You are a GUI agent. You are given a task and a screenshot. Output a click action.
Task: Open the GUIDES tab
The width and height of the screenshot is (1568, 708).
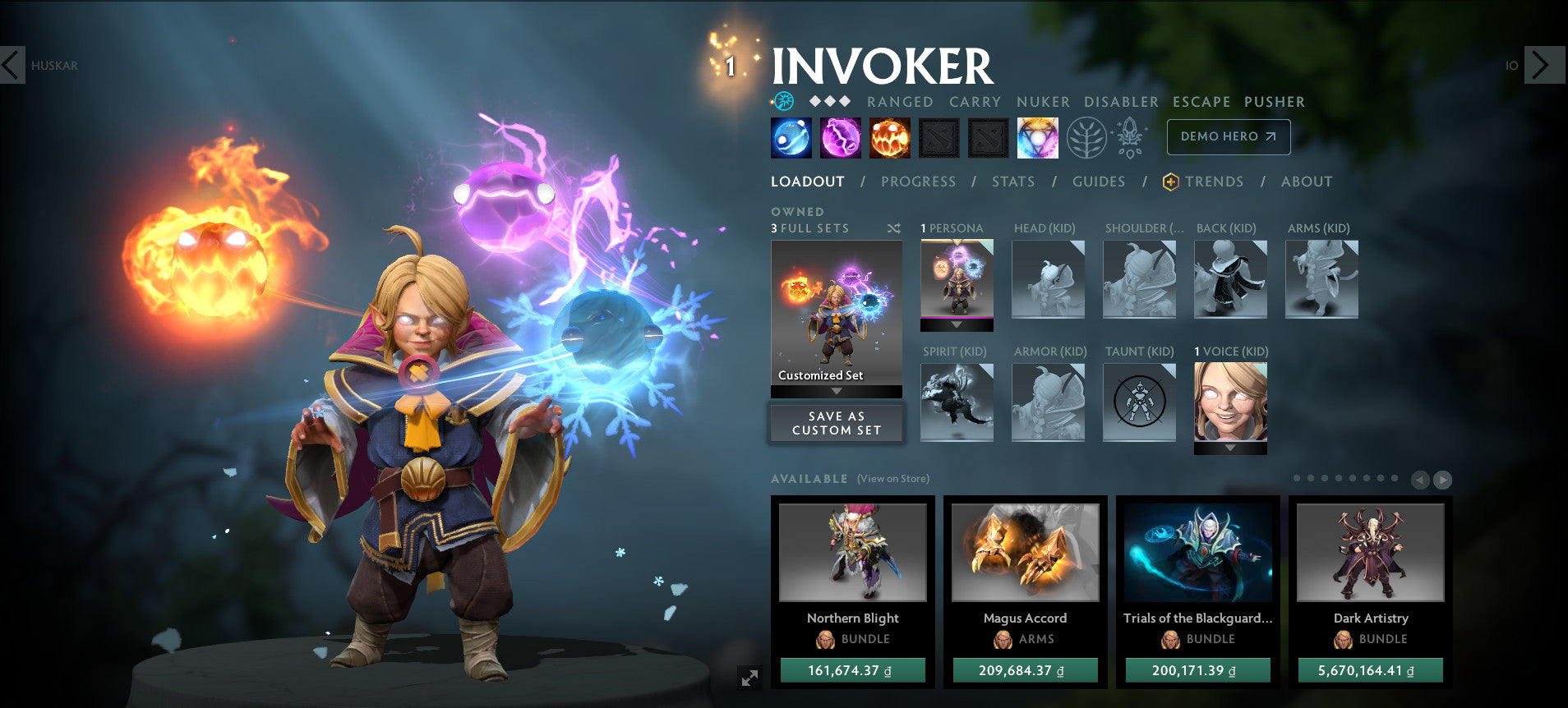[1099, 182]
